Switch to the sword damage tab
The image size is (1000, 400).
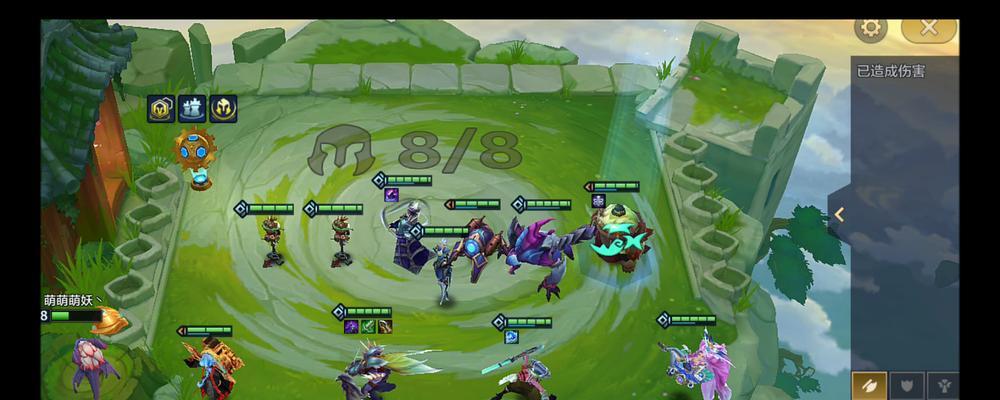coord(870,384)
